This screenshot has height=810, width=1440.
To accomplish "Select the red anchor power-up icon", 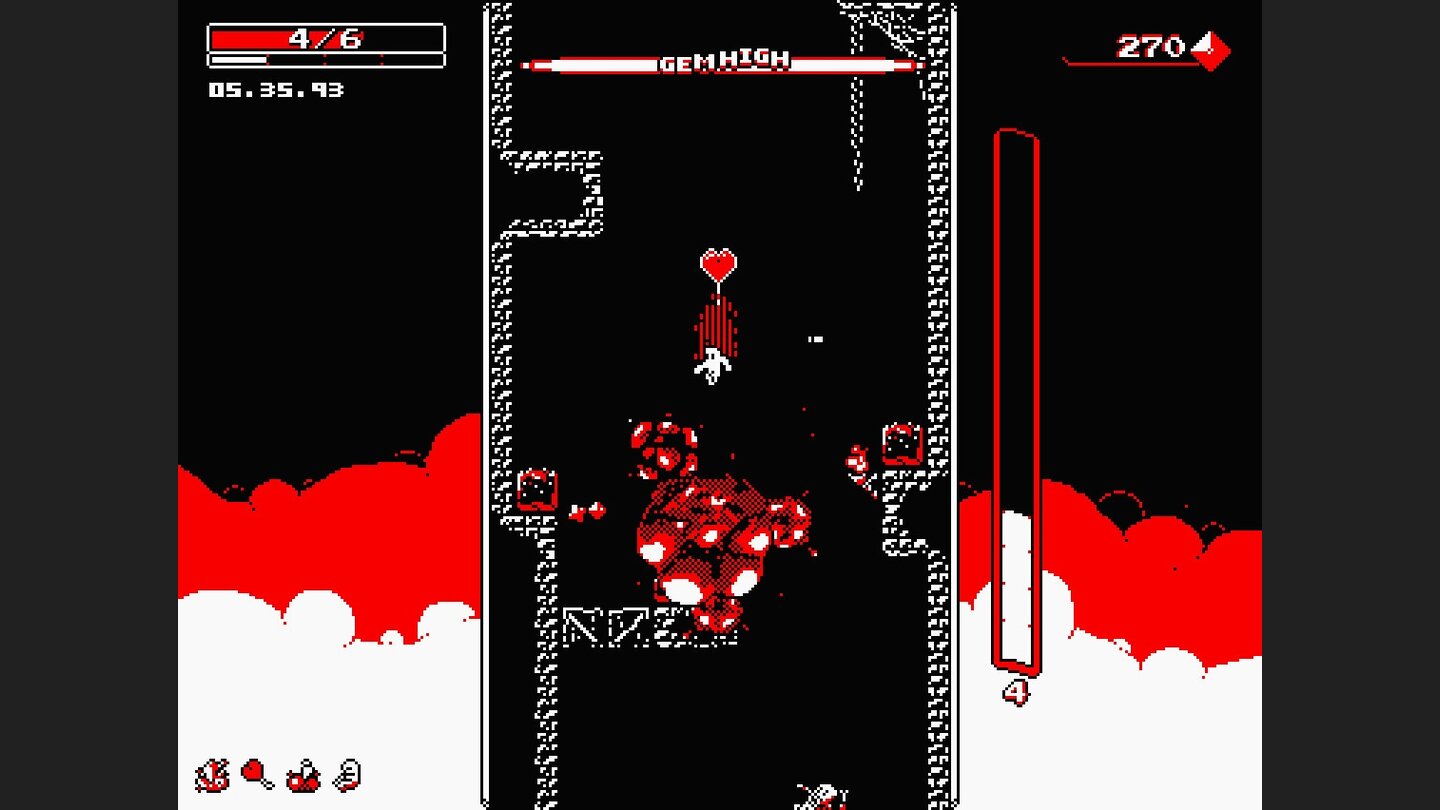I will [213, 776].
